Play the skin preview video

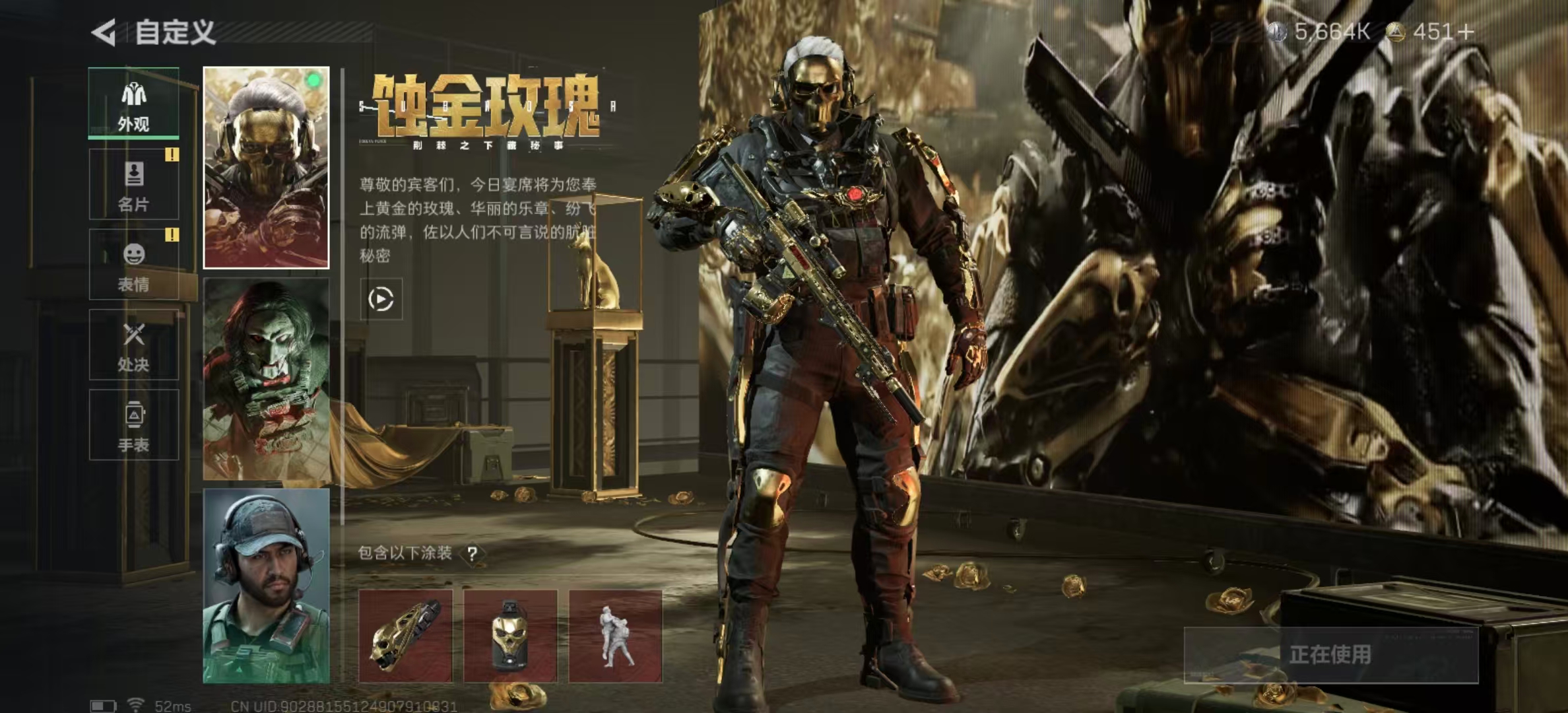[381, 299]
